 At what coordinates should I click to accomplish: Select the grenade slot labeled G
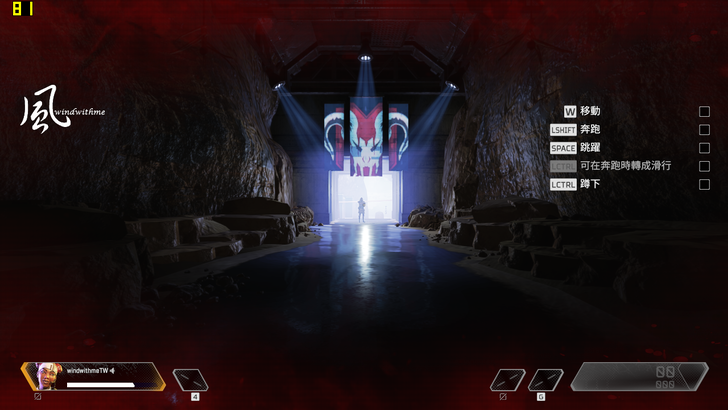click(x=545, y=380)
